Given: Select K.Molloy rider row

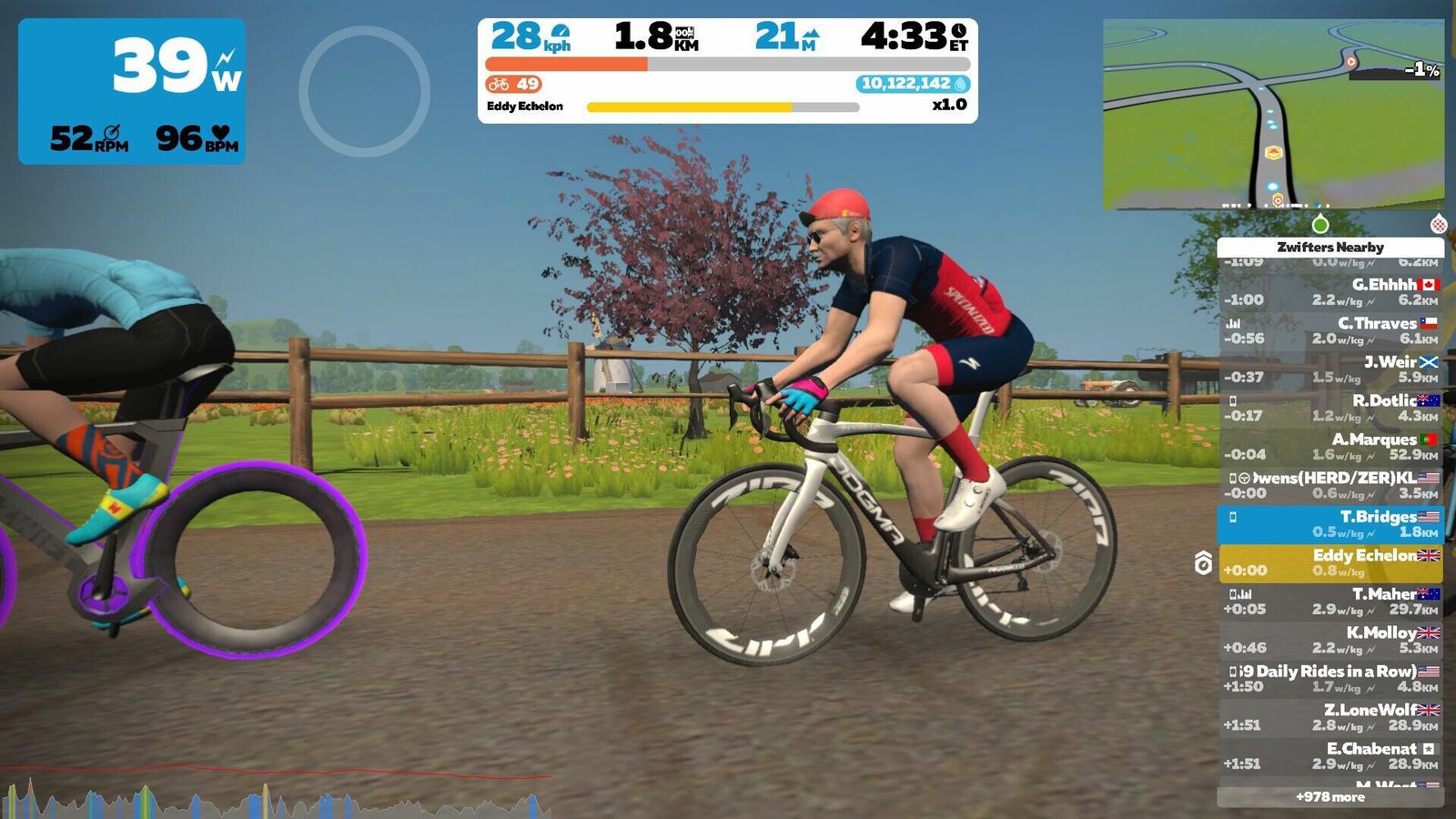Looking at the screenshot, I should pyautogui.click(x=1330, y=640).
